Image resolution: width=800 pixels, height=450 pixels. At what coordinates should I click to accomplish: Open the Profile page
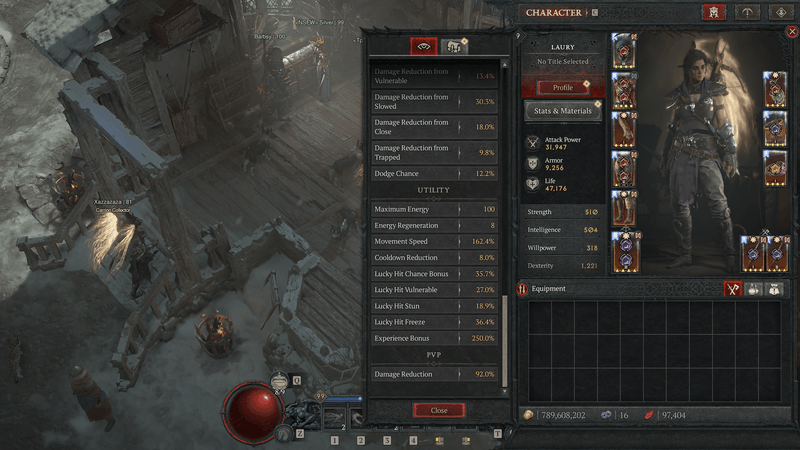point(563,87)
